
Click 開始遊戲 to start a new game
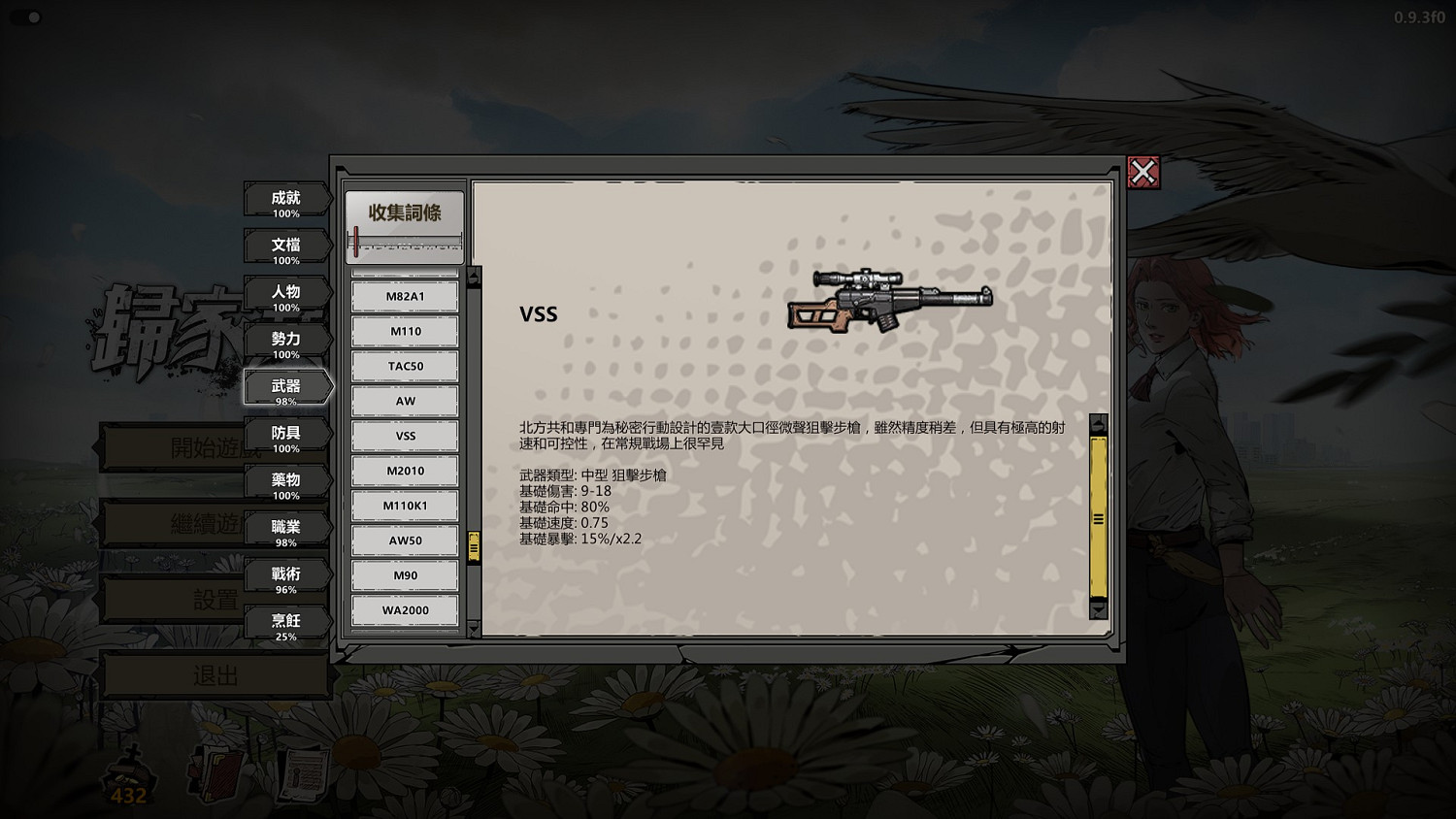coord(194,448)
